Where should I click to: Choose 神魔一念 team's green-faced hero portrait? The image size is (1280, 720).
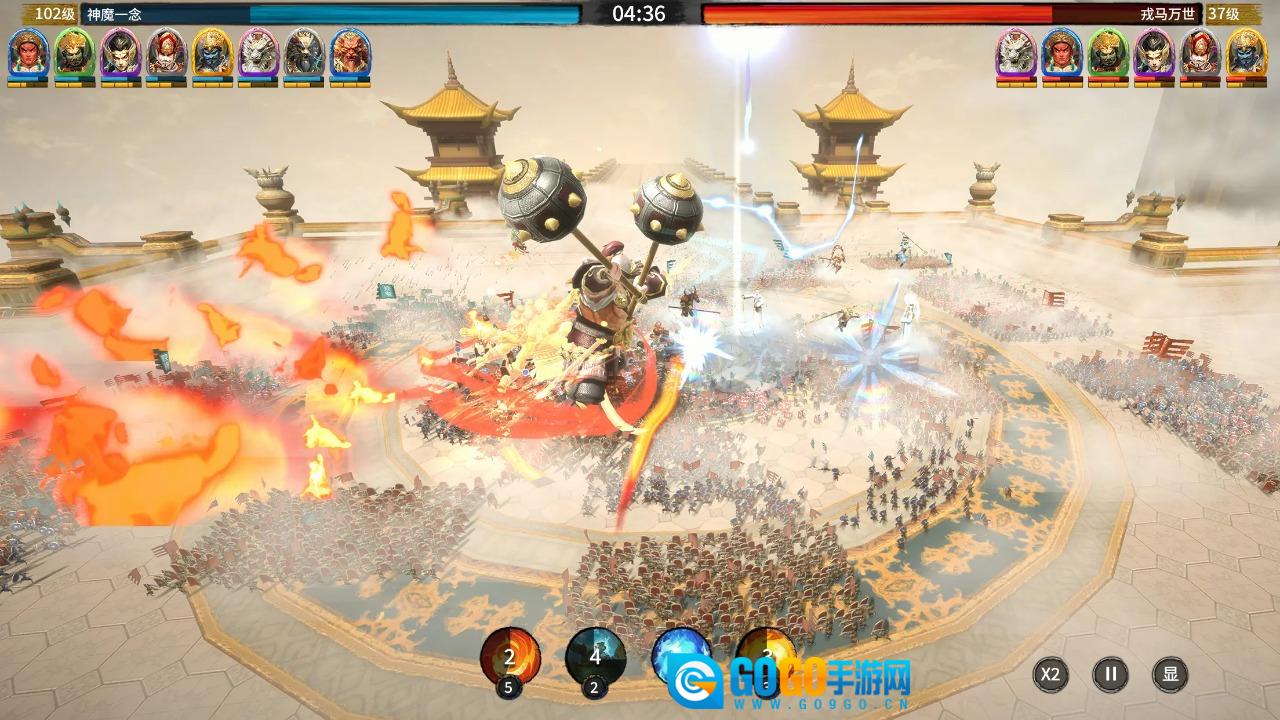pyautogui.click(x=74, y=53)
